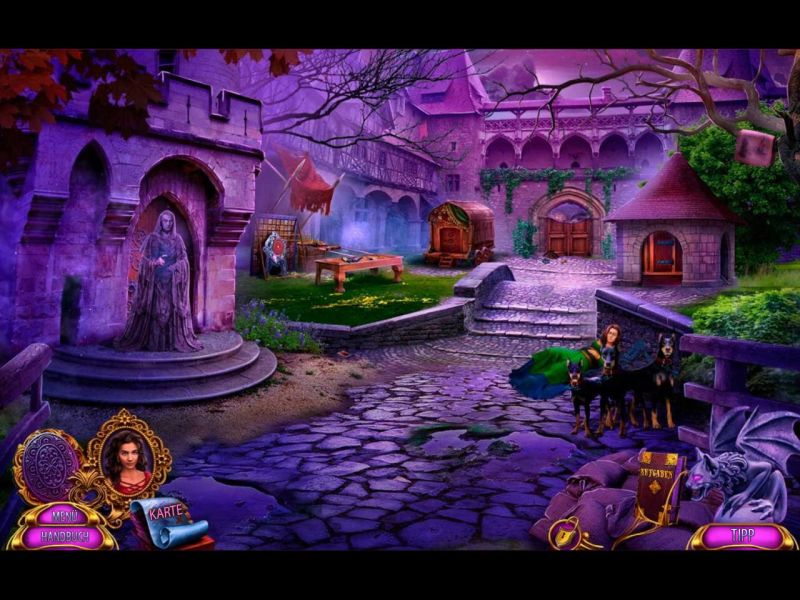This screenshot has height=600, width=800.
Task: Use the Tipp hint button
Action: point(742,535)
